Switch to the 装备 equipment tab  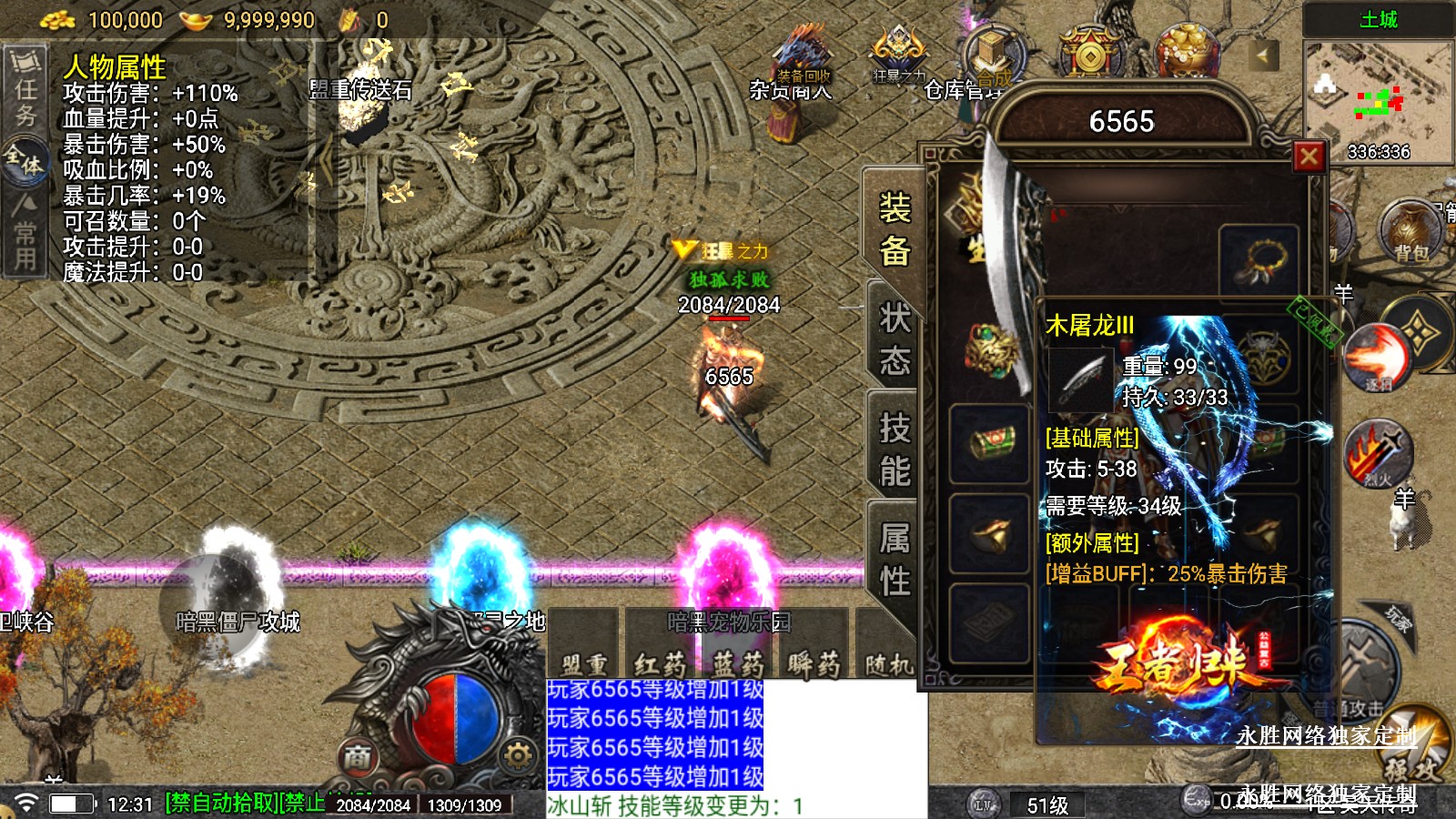894,229
